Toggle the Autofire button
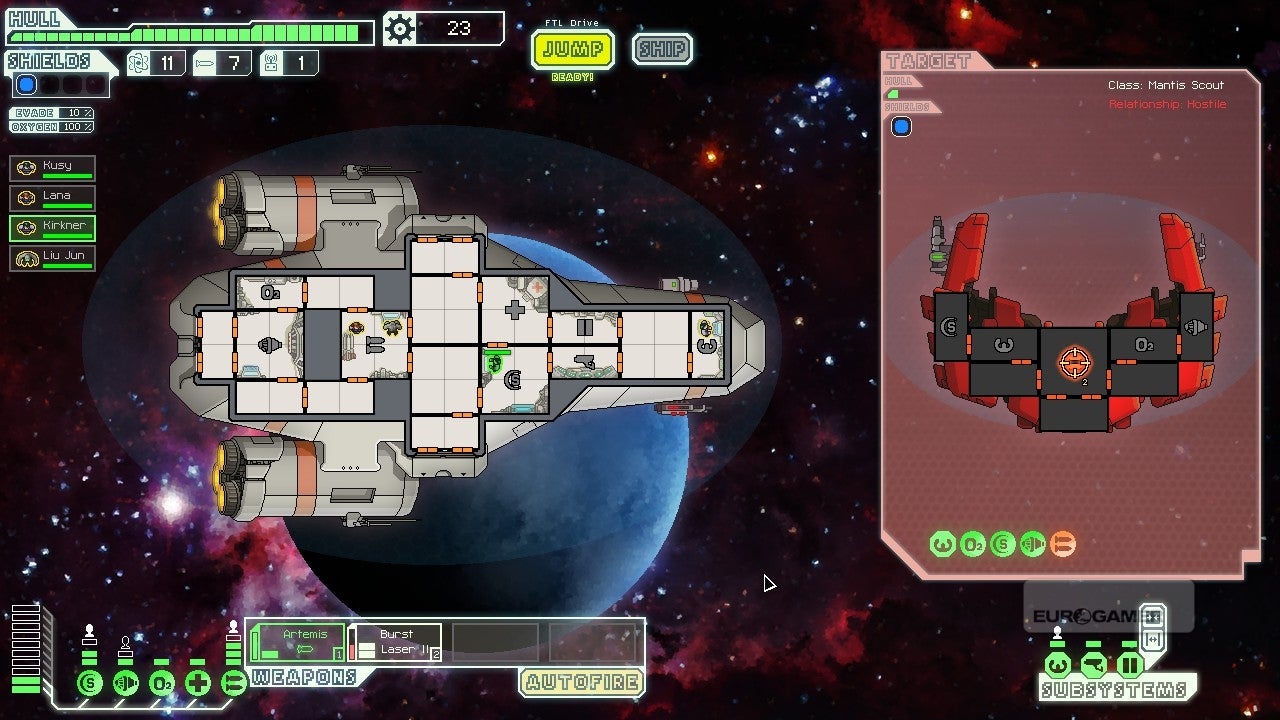 [581, 683]
